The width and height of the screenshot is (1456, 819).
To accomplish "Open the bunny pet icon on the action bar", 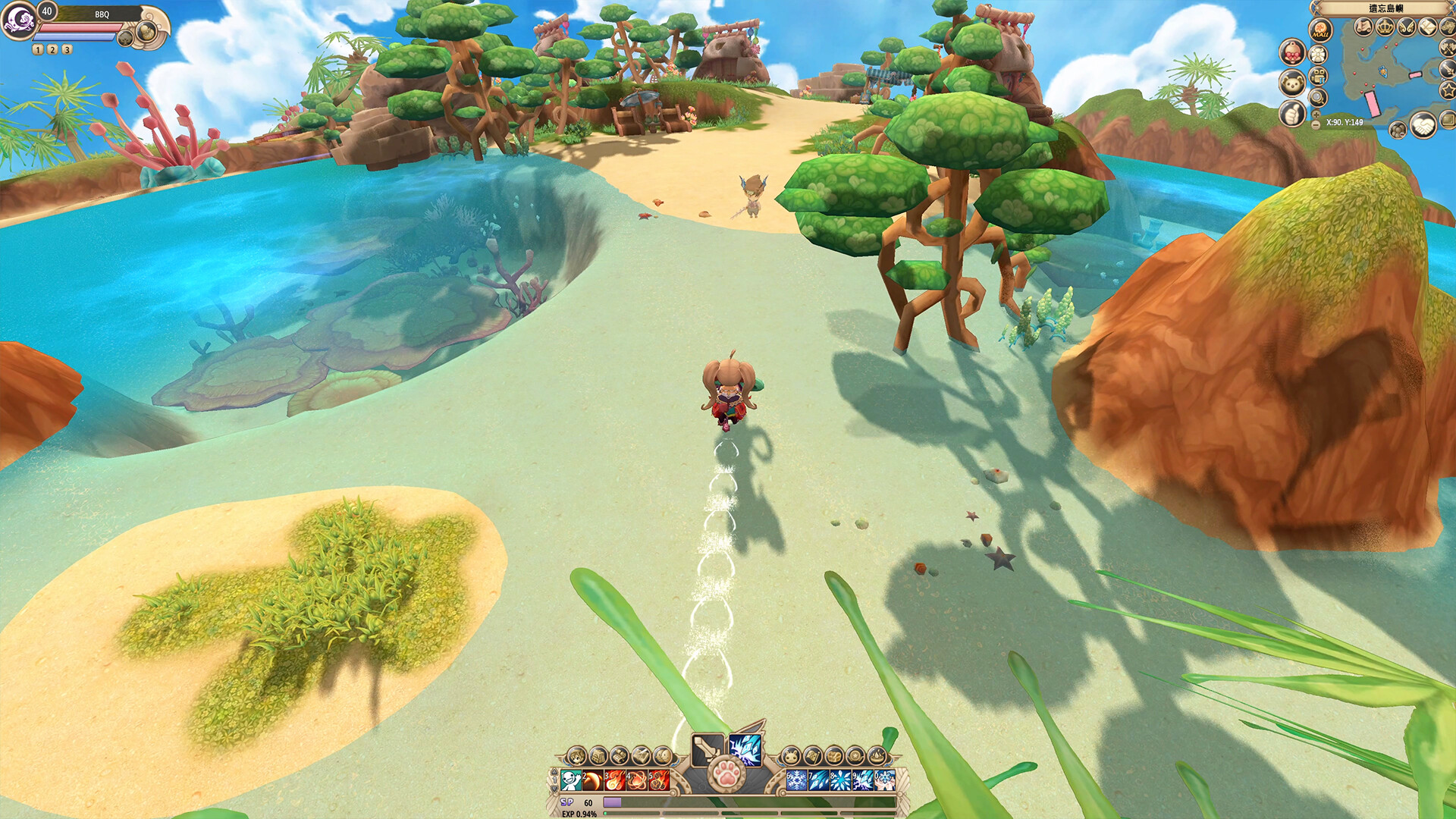I will click(x=792, y=756).
